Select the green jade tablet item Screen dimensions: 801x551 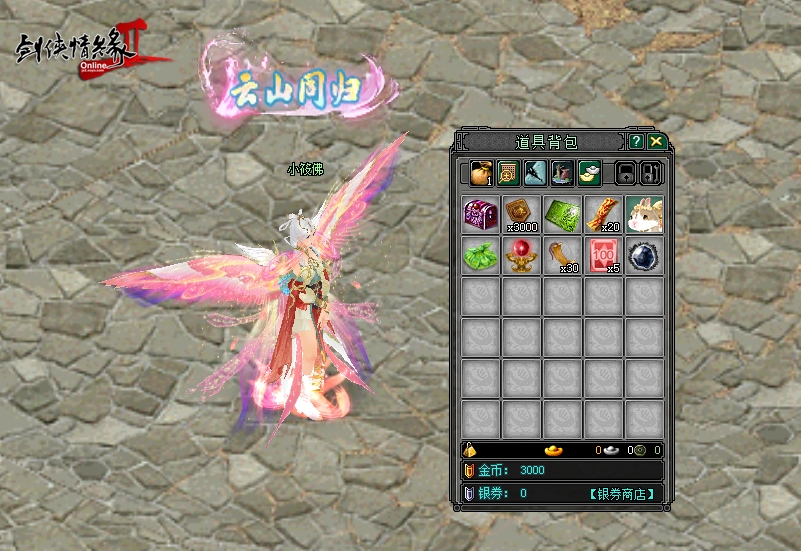(562, 215)
